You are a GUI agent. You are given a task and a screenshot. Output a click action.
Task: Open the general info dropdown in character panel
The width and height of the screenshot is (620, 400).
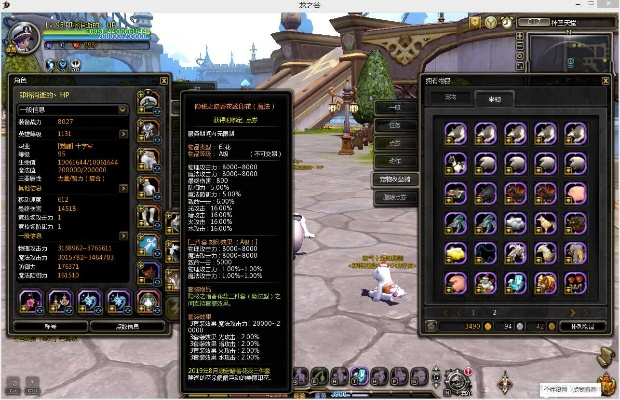(x=68, y=108)
